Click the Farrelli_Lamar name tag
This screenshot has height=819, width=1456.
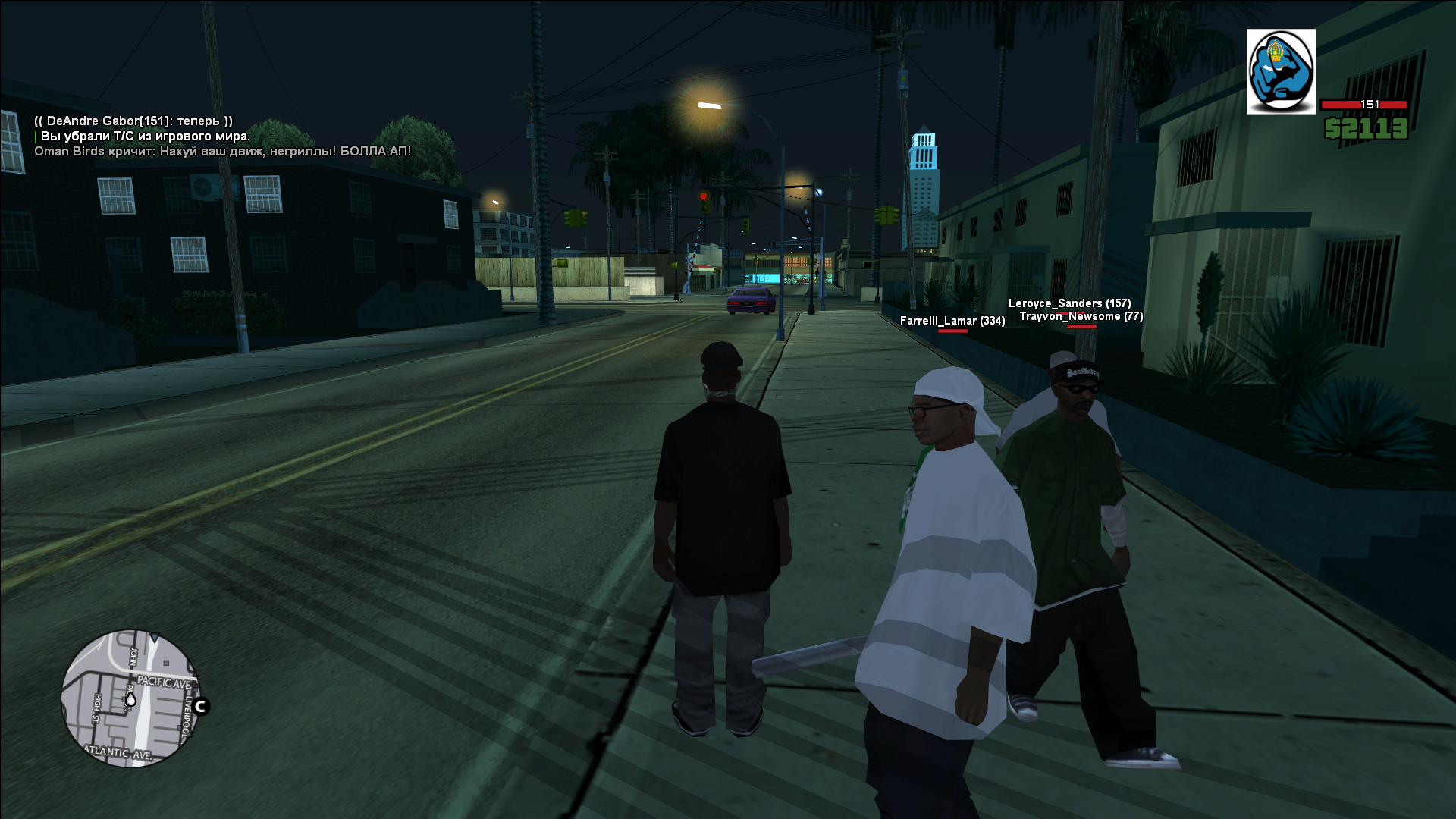point(952,321)
